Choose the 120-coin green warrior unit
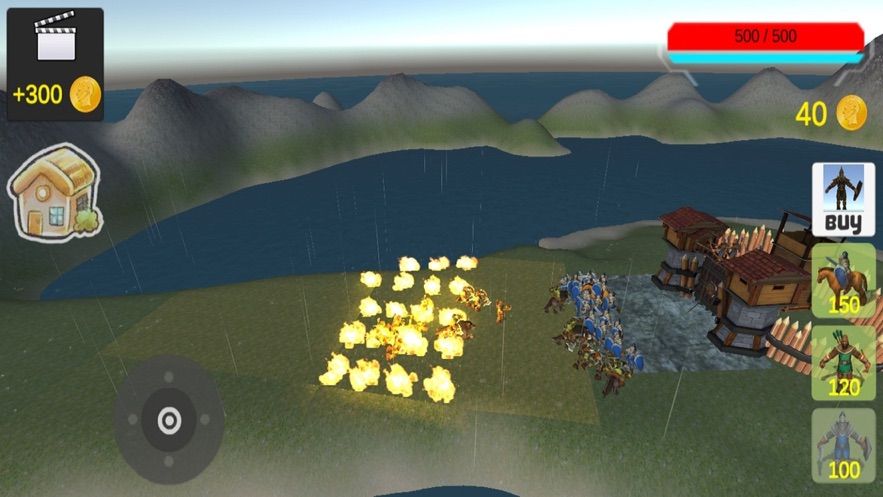This screenshot has height=497, width=883. (x=842, y=361)
